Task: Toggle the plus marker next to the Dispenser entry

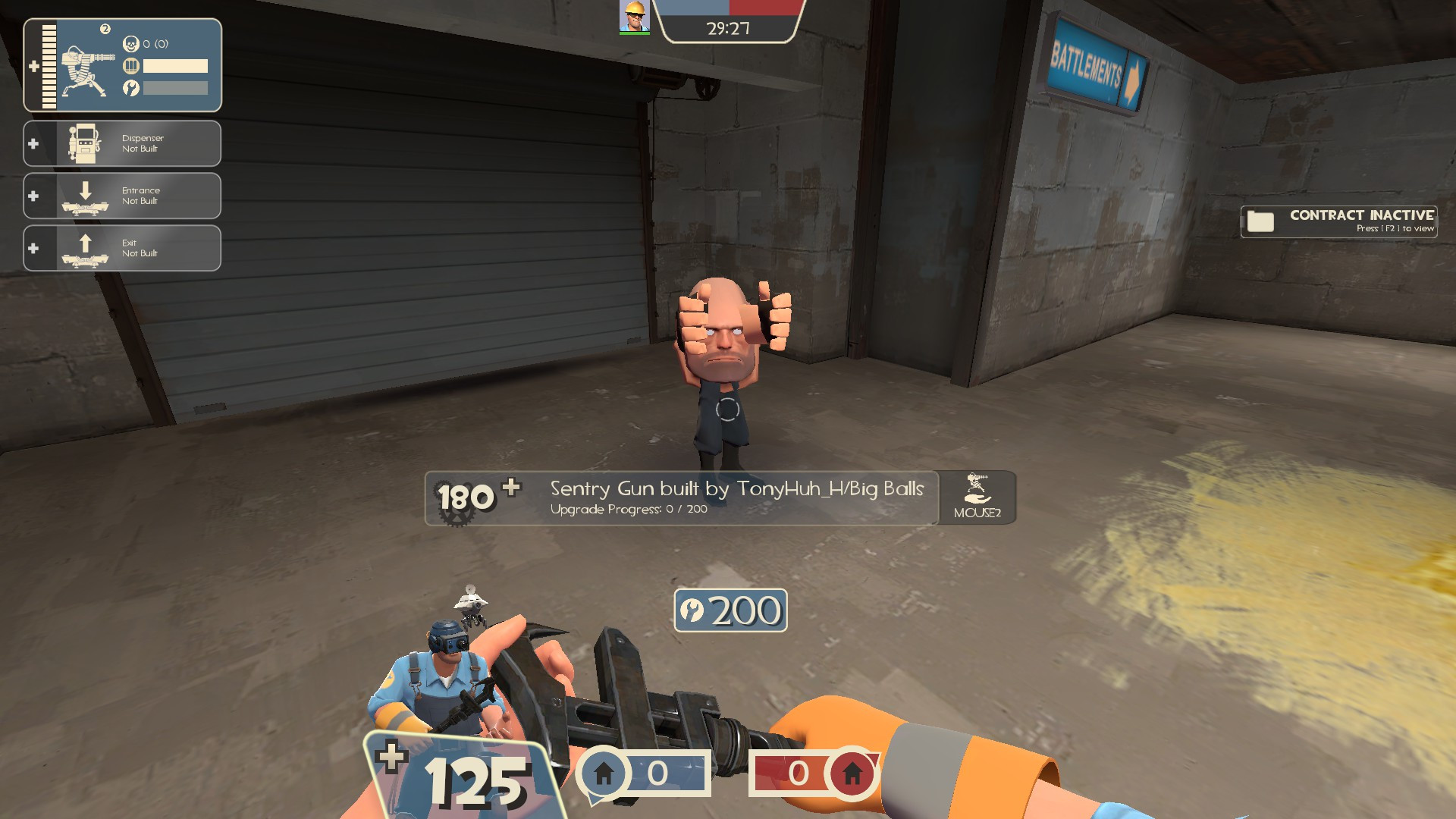Action: click(x=33, y=143)
